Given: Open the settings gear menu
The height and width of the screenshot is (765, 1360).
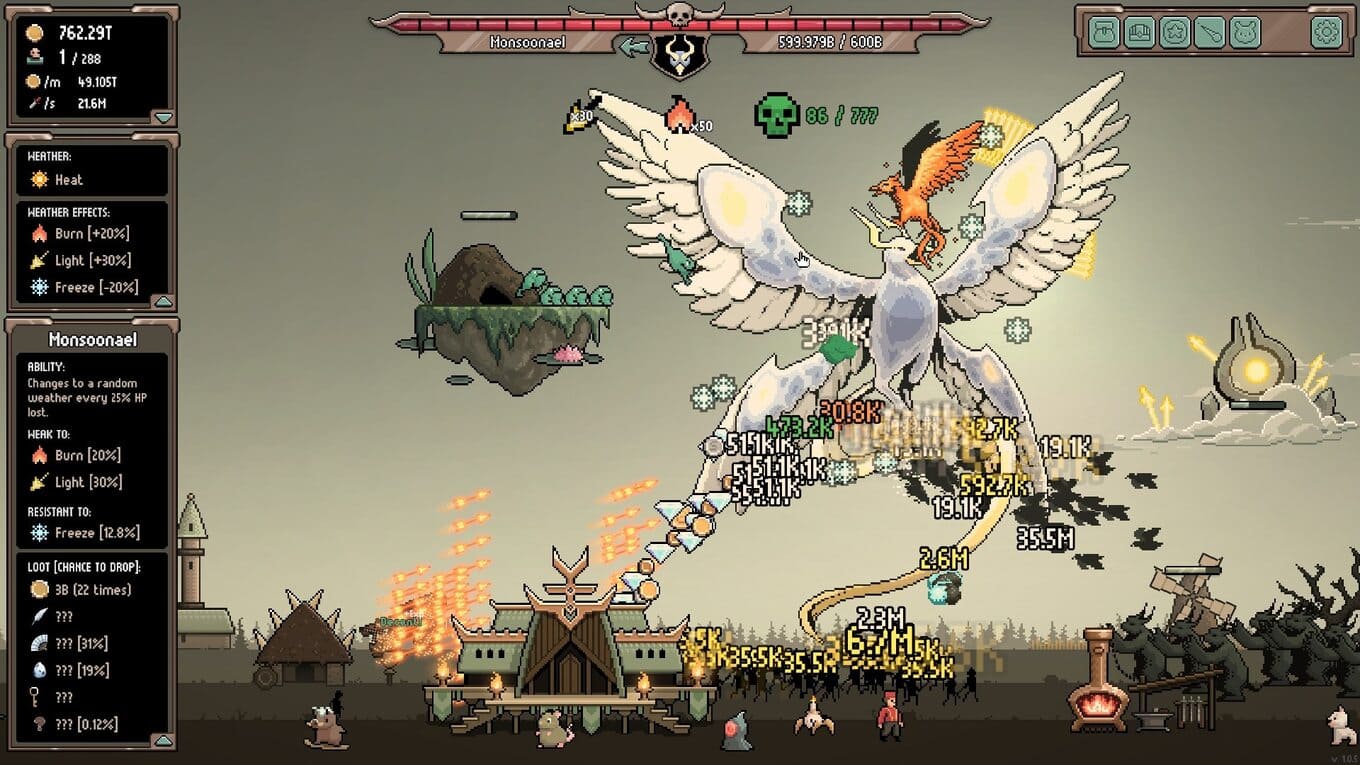Looking at the screenshot, I should click(1326, 33).
